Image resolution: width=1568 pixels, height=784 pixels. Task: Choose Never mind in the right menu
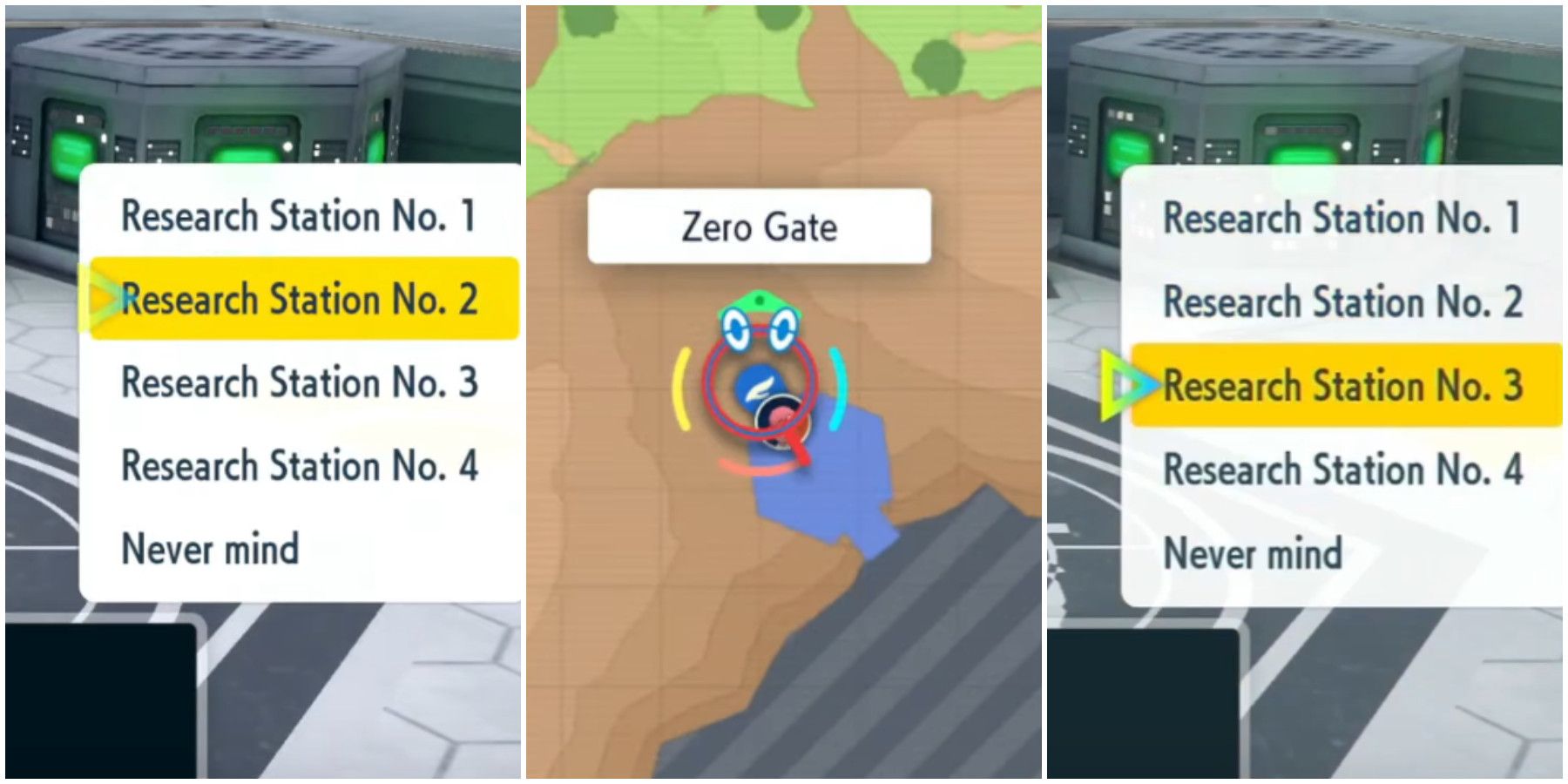point(1254,551)
